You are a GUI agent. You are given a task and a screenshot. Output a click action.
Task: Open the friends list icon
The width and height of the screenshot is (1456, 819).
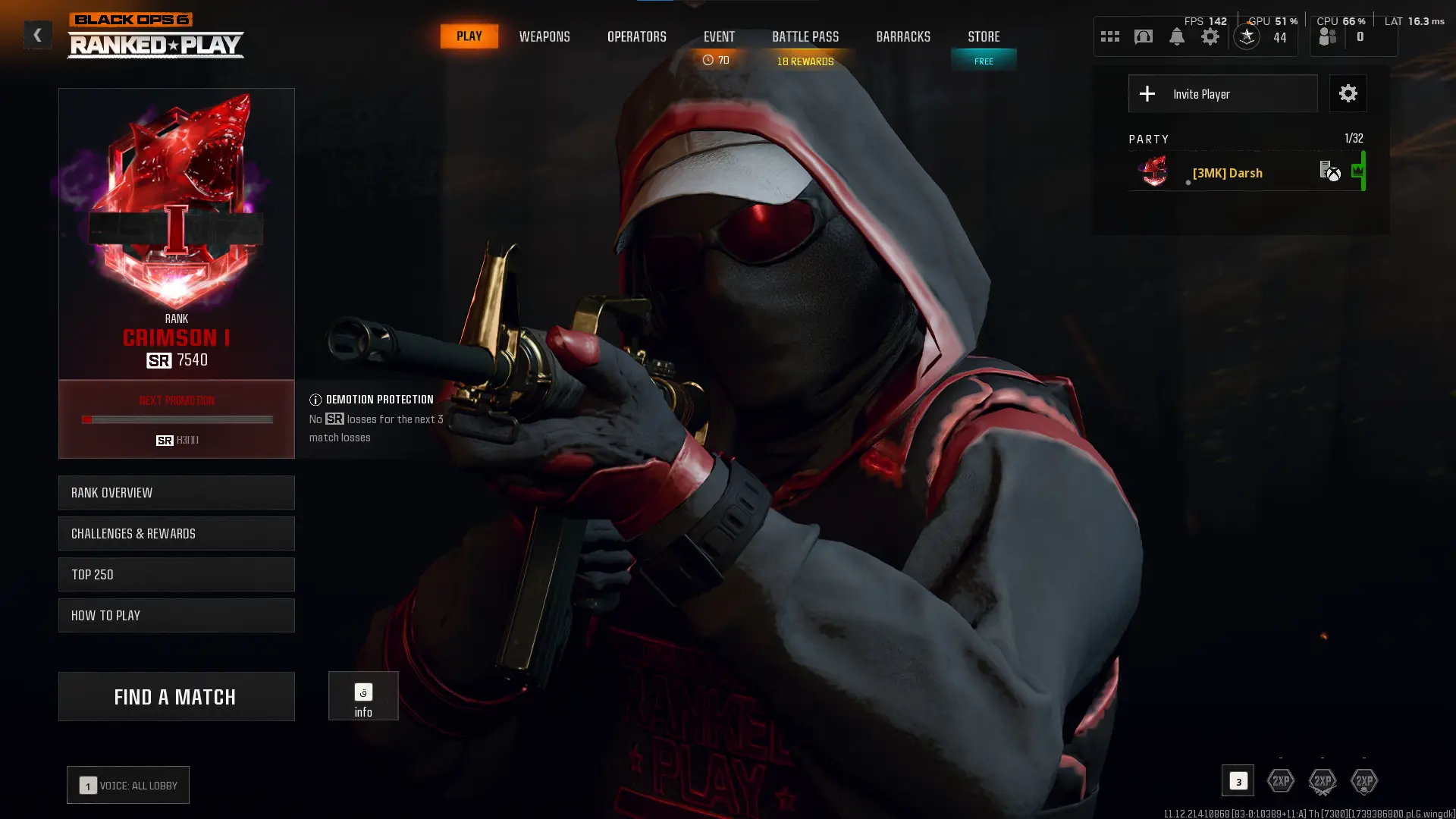tap(1327, 36)
